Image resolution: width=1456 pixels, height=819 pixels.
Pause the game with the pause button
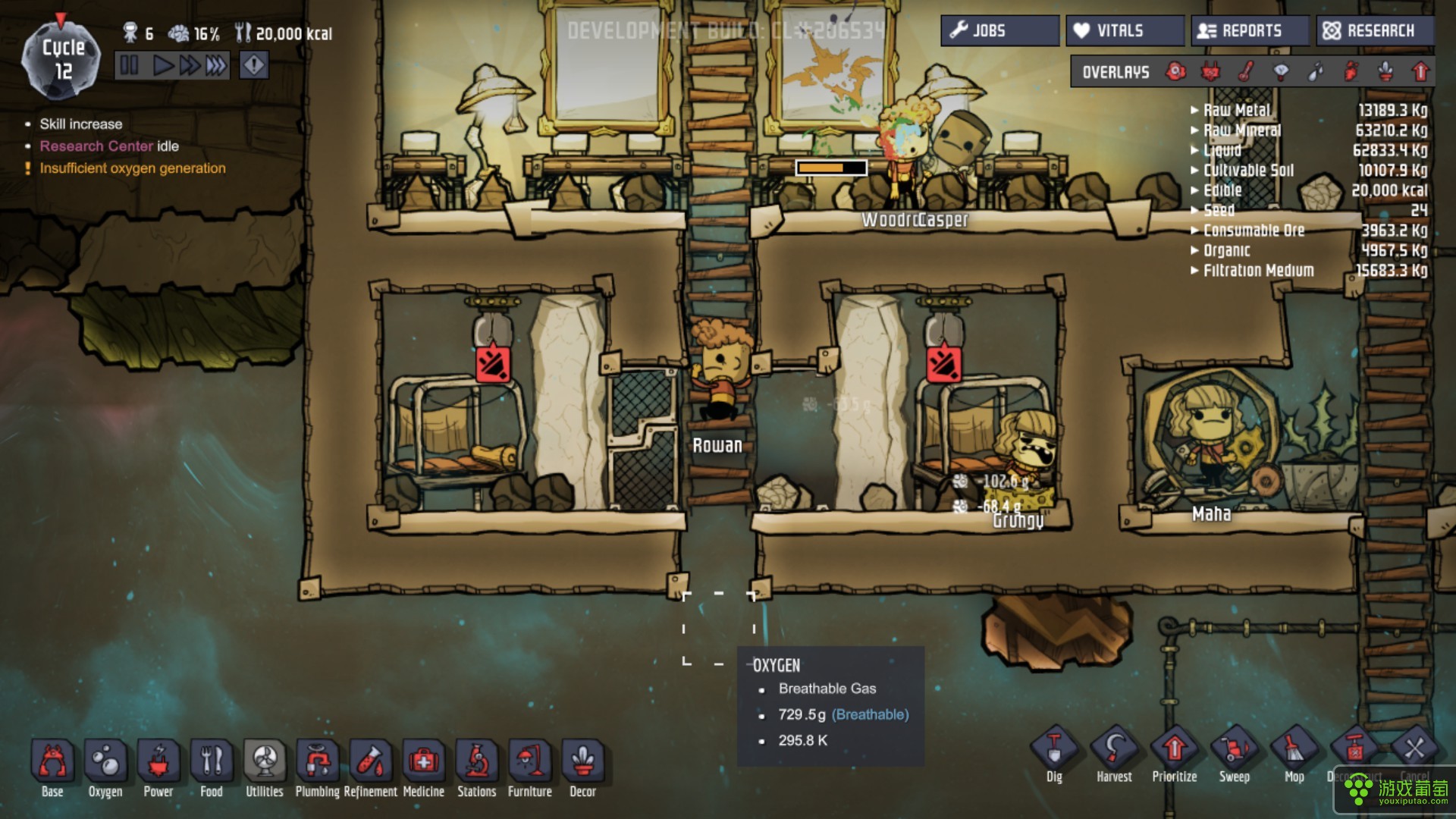[130, 66]
